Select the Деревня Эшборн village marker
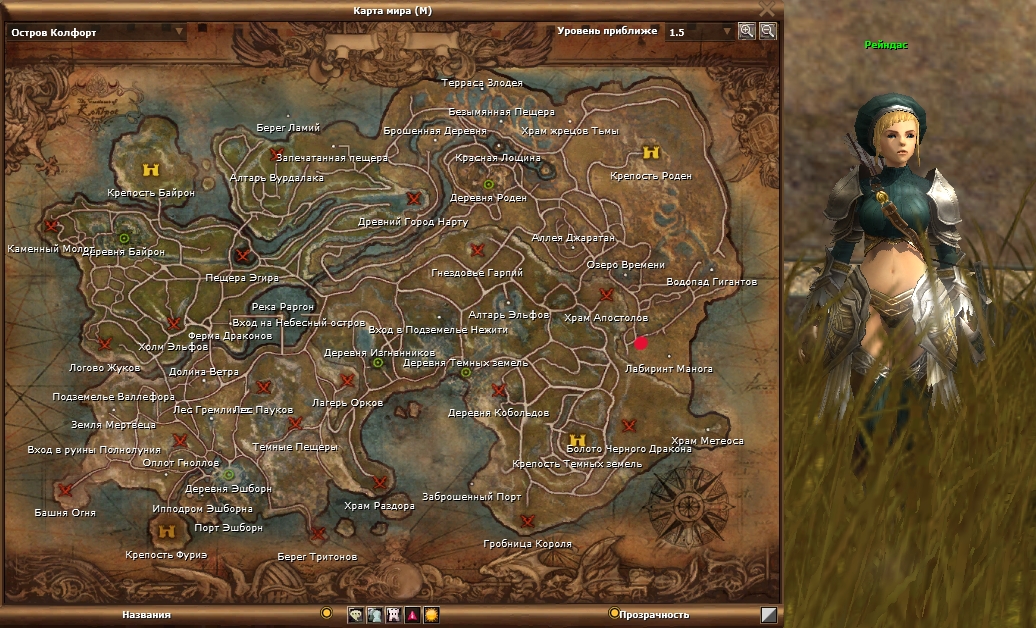 (229, 474)
